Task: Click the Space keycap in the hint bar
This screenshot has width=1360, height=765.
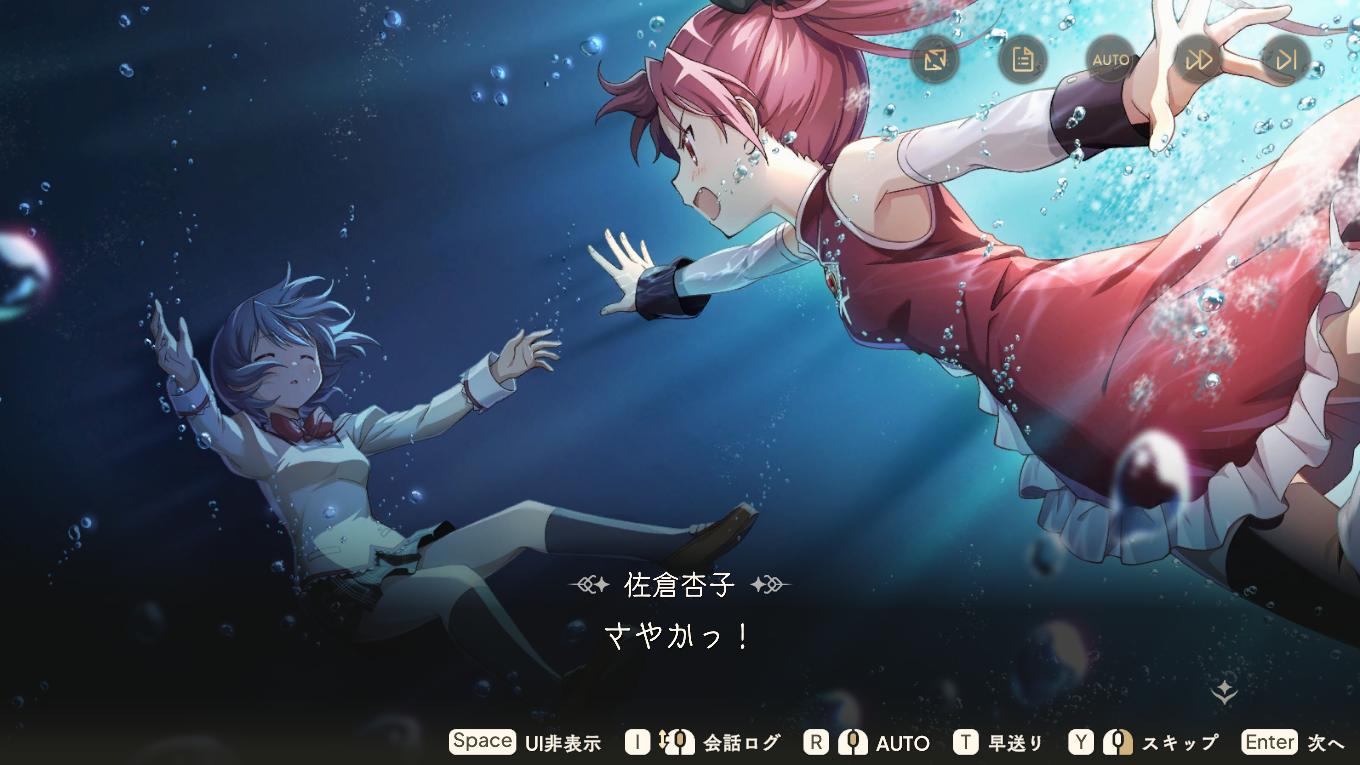Action: click(x=482, y=741)
